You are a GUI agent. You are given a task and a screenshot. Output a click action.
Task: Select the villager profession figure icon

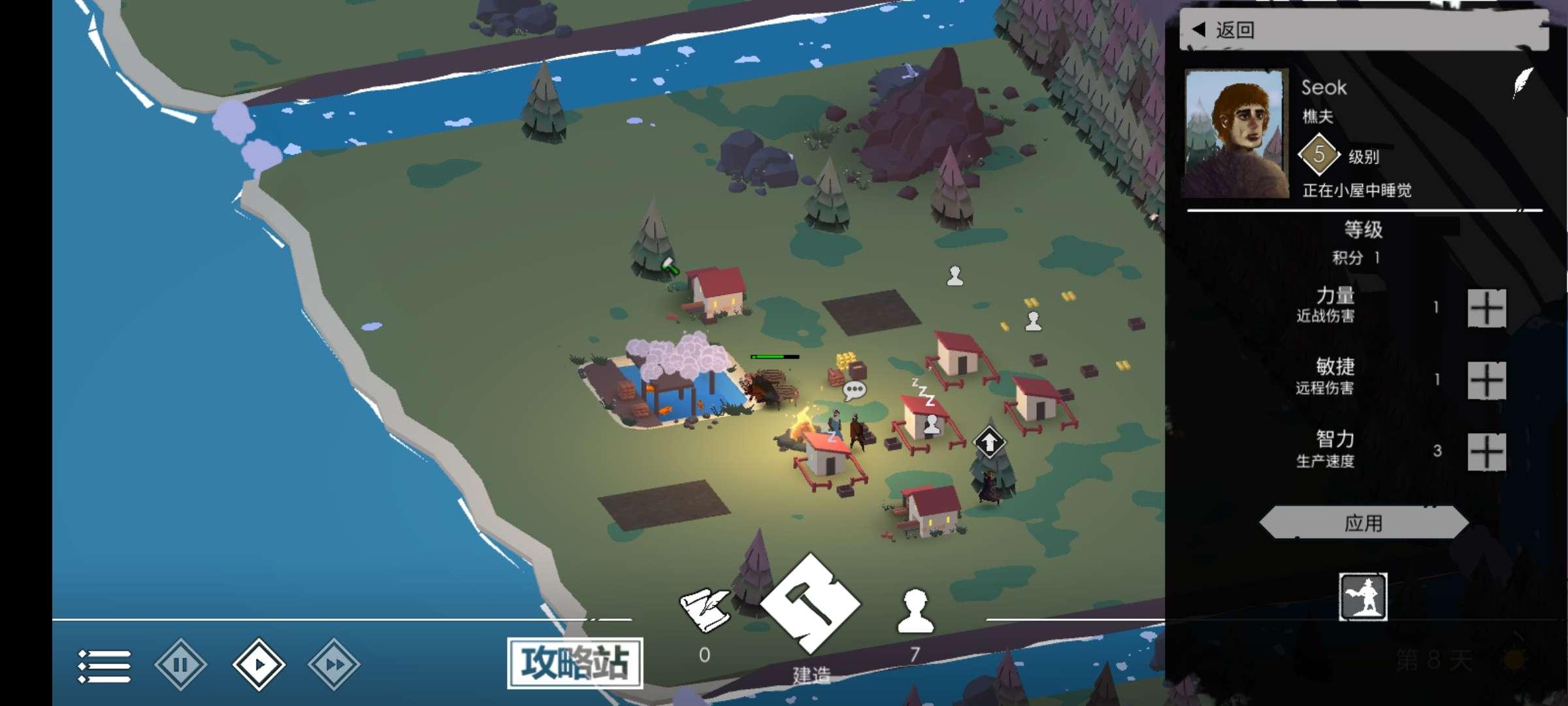(1363, 596)
